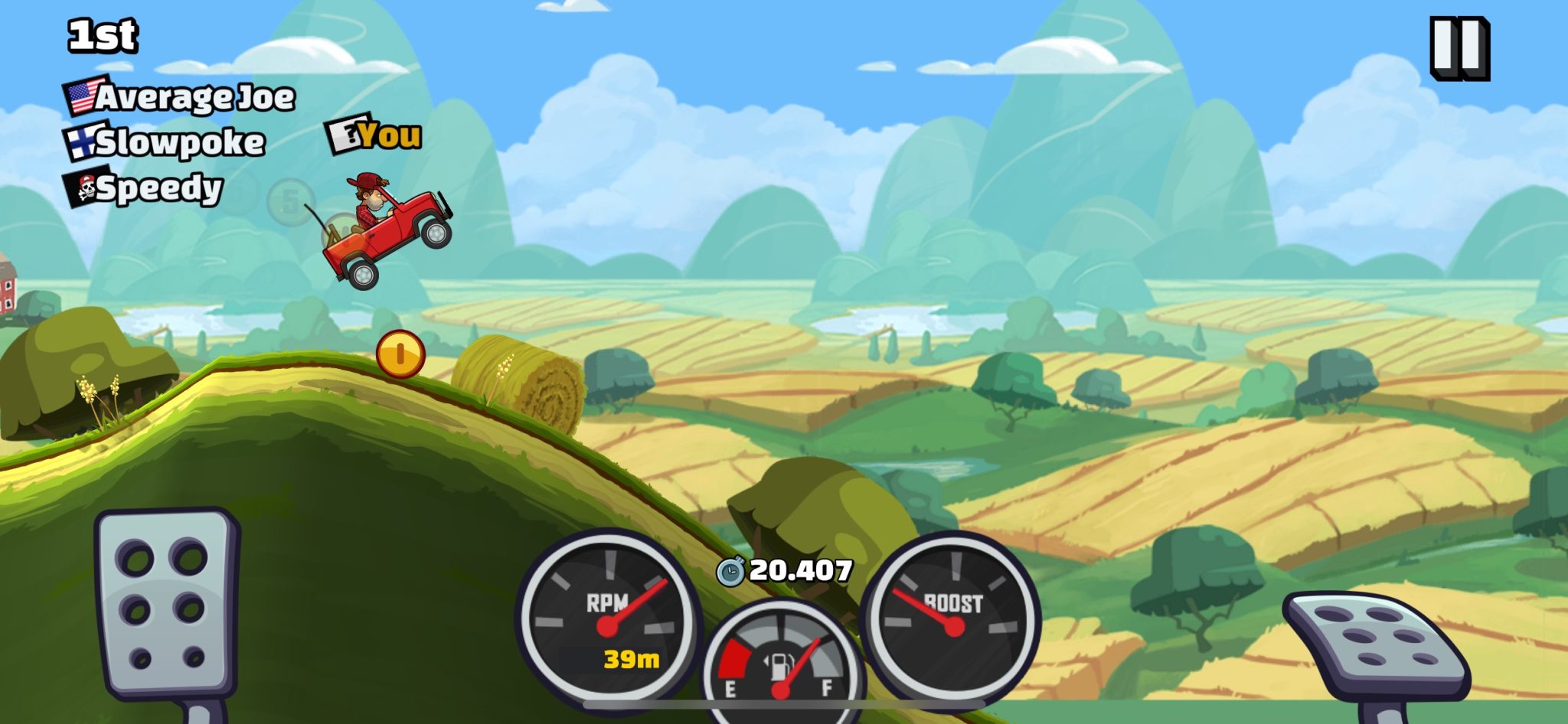The width and height of the screenshot is (1568, 724).
Task: Tap the American flag next to Average Joe
Action: point(80,95)
